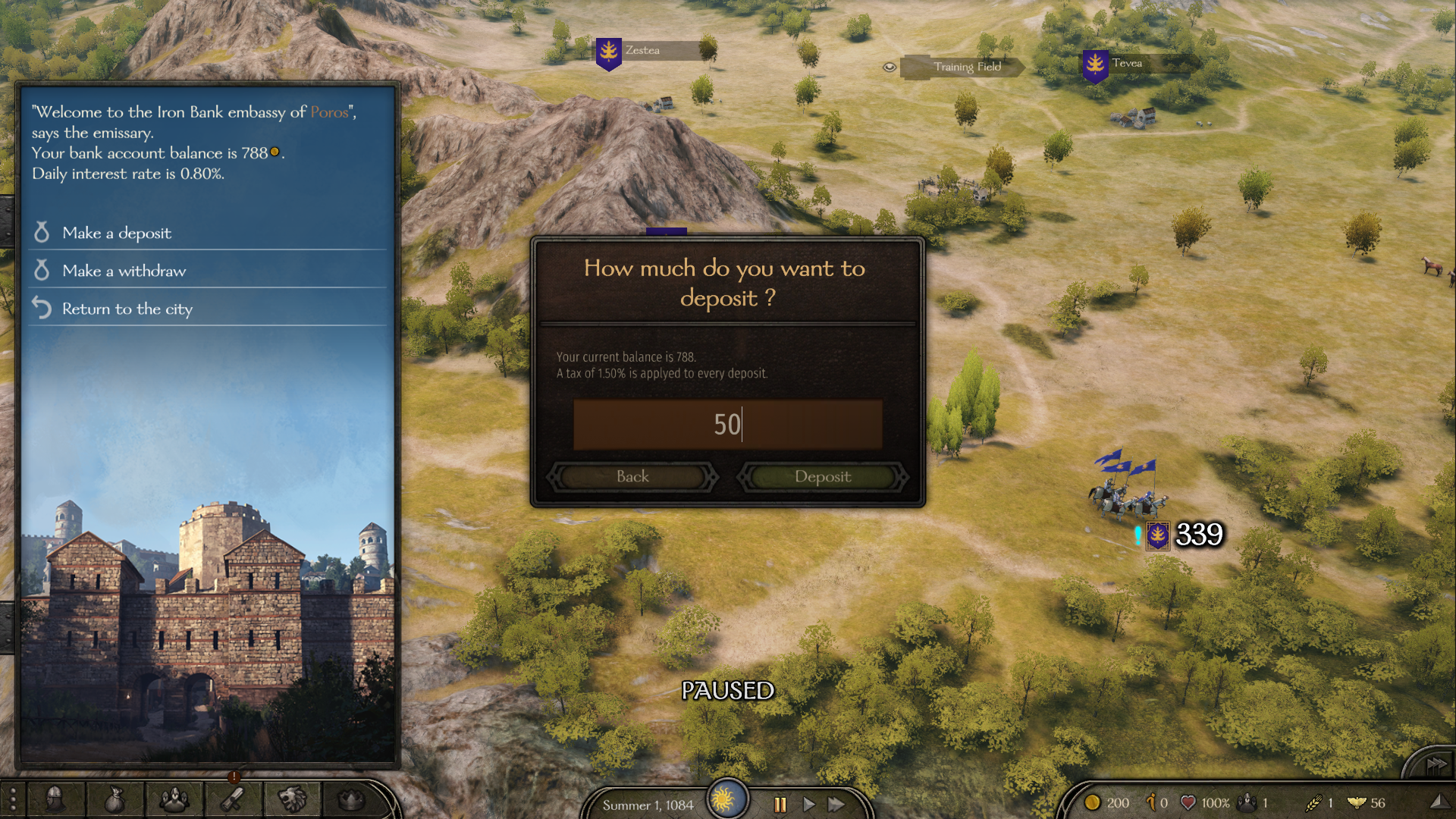This screenshot has height=819, width=1456.
Task: Choose 'Make a deposit' option
Action: 117,233
